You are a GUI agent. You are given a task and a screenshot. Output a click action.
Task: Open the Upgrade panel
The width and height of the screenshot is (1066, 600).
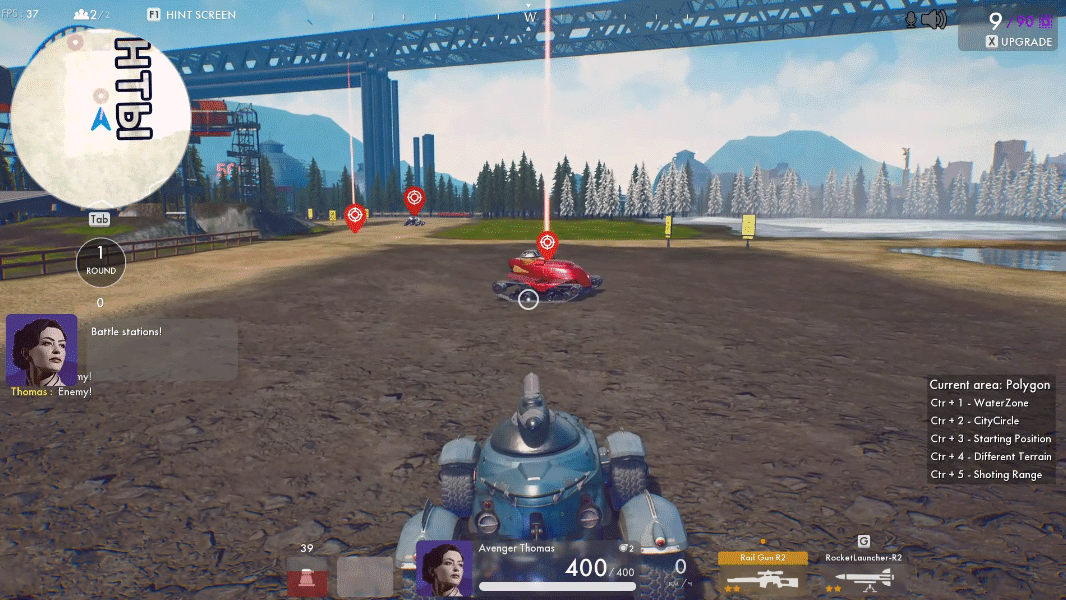point(1019,42)
